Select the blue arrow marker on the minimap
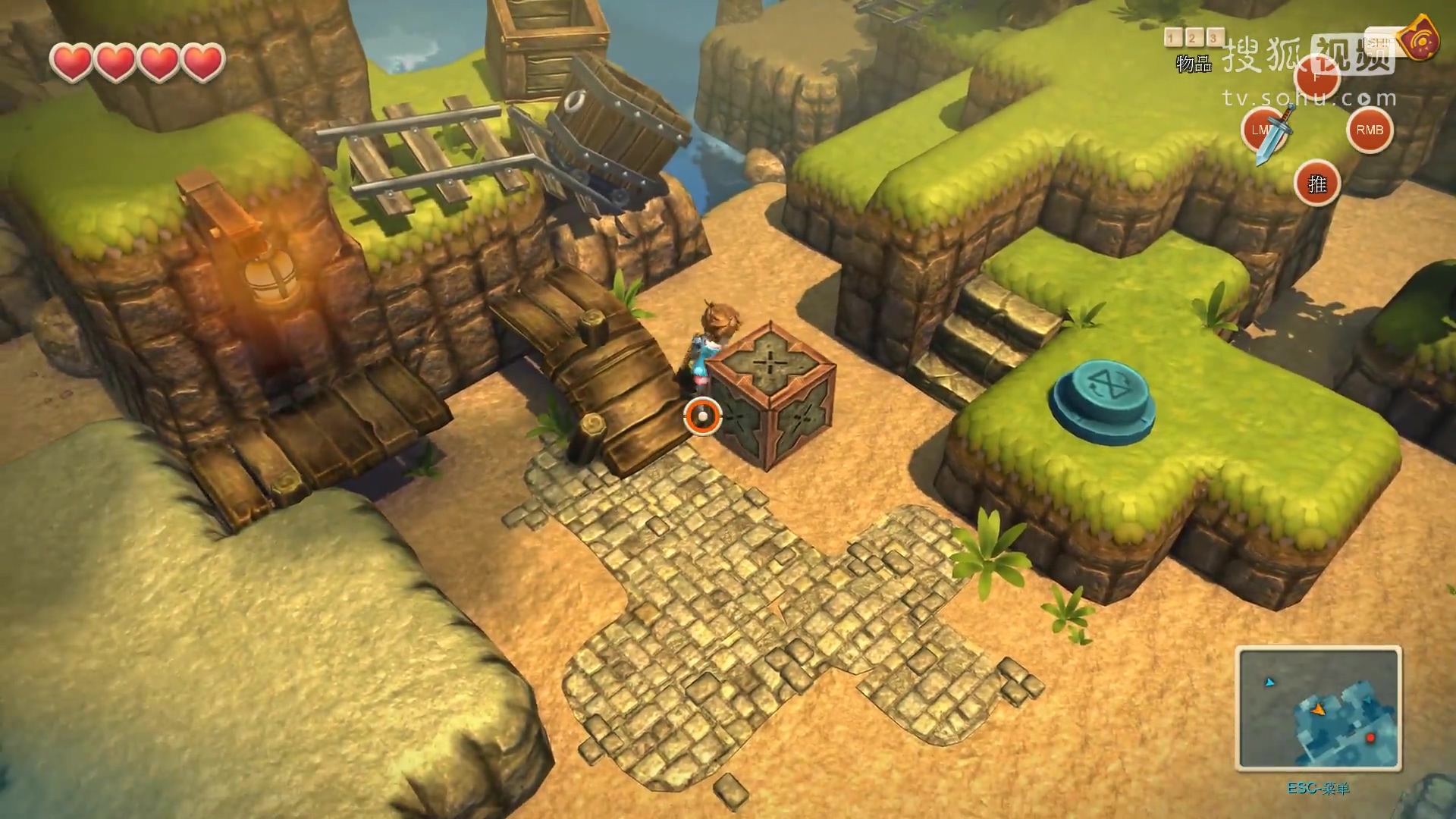Screen dimensions: 1456x819 [x=1269, y=682]
